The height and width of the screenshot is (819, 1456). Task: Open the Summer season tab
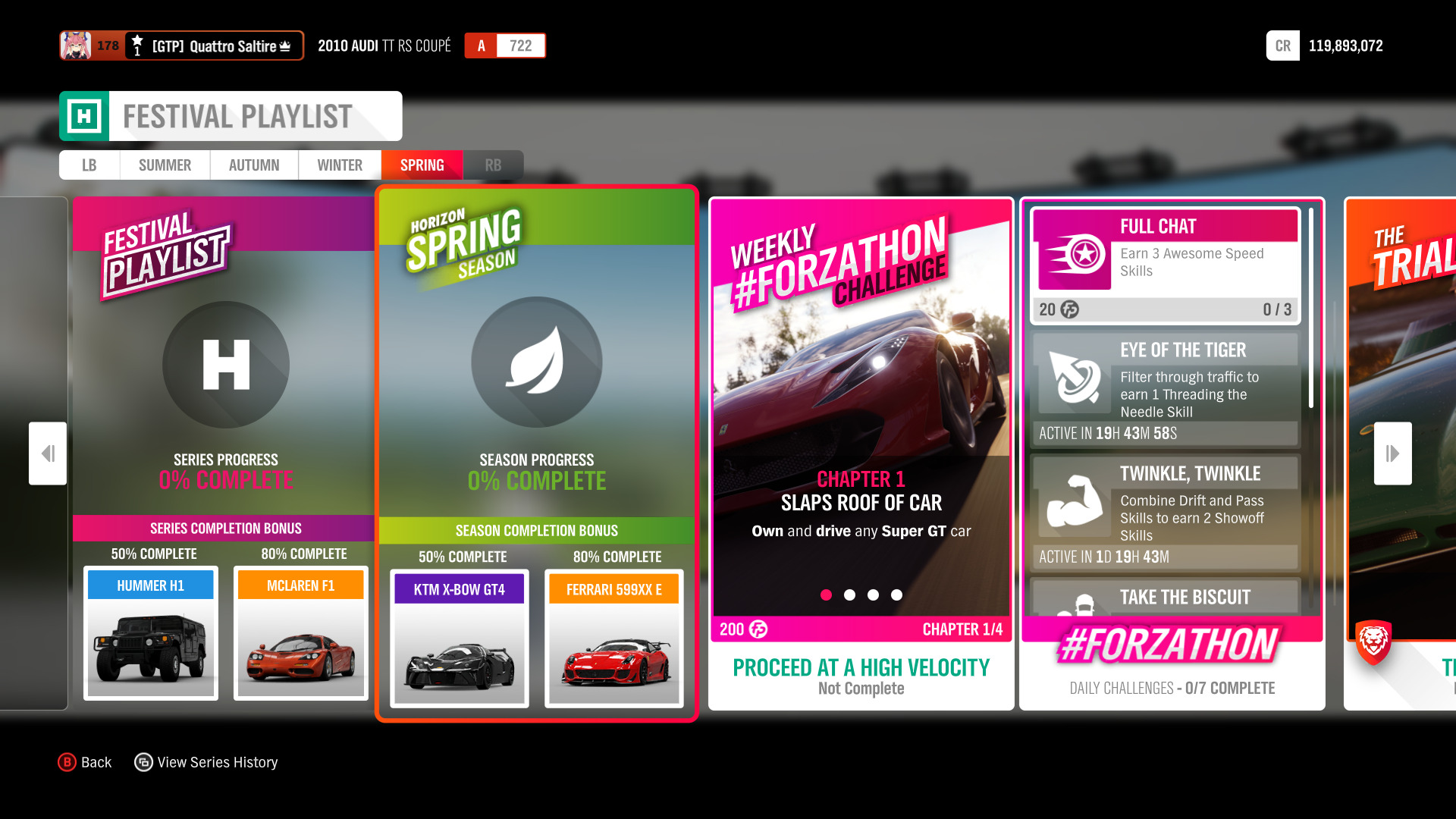click(164, 165)
